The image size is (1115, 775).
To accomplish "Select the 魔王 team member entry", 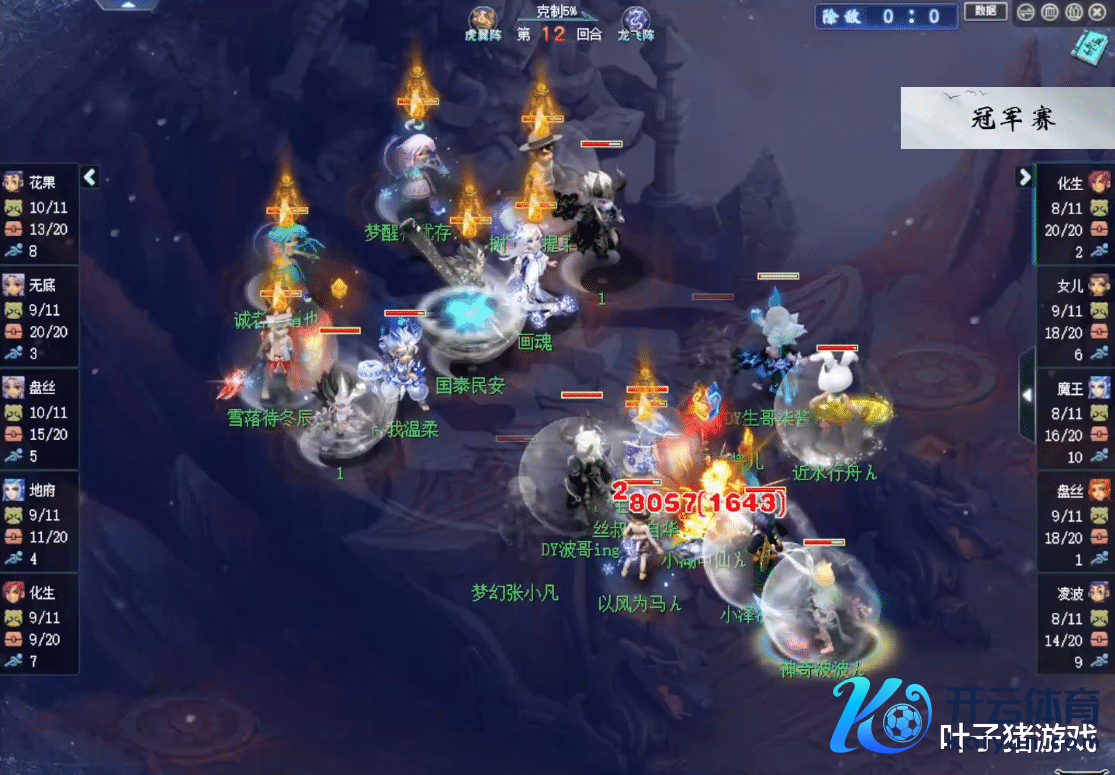I will coord(1074,421).
